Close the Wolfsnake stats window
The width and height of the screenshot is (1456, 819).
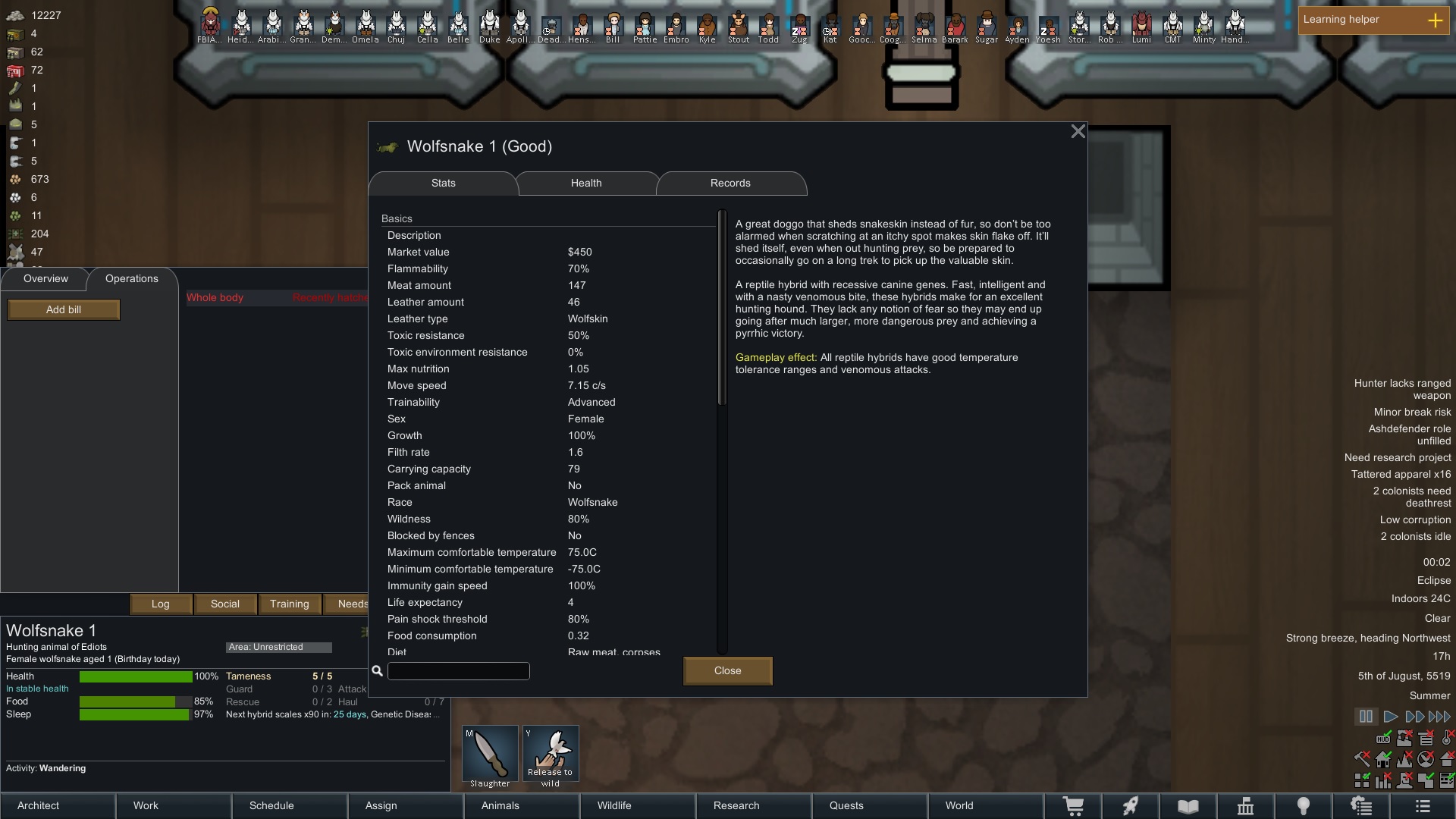pyautogui.click(x=1078, y=131)
